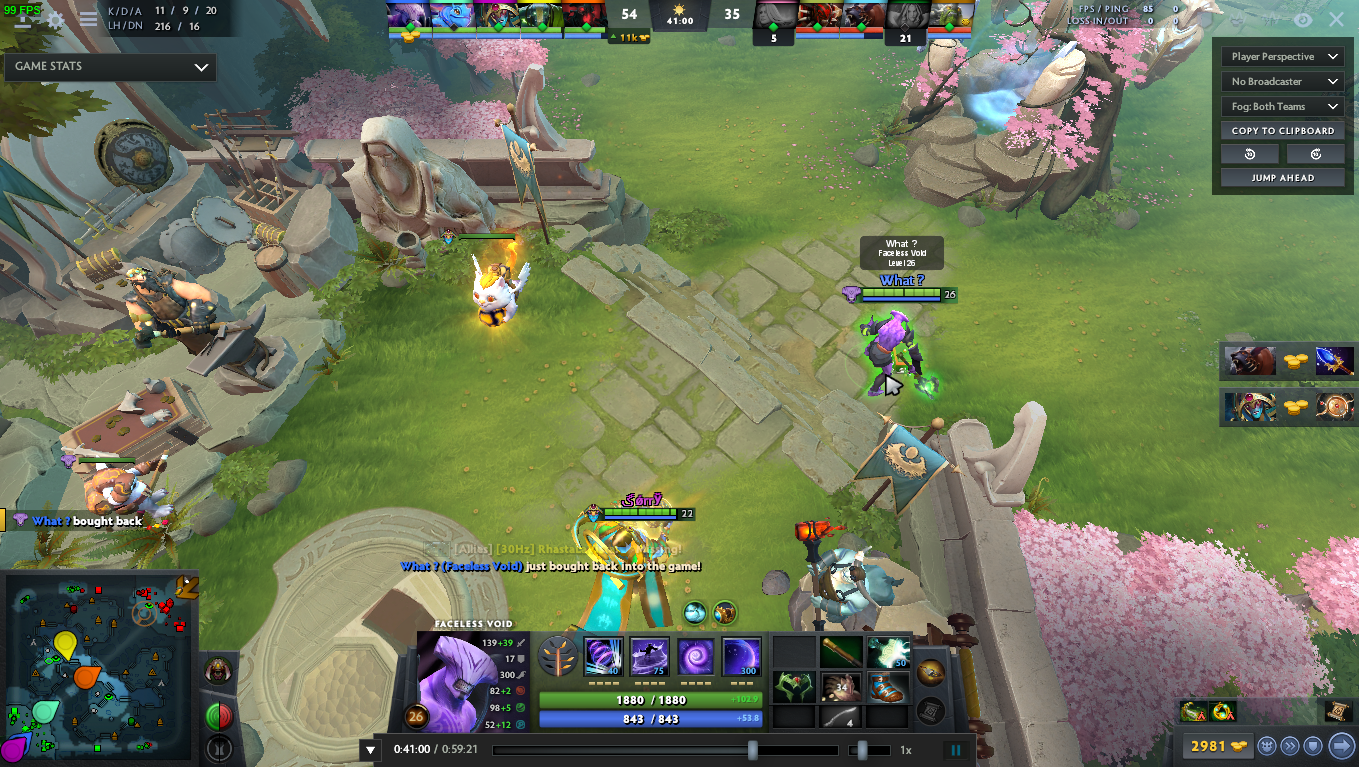Image resolution: width=1359 pixels, height=767 pixels.
Task: Click the double-arrow fast-forward icon near gold counter
Action: [x=1289, y=744]
